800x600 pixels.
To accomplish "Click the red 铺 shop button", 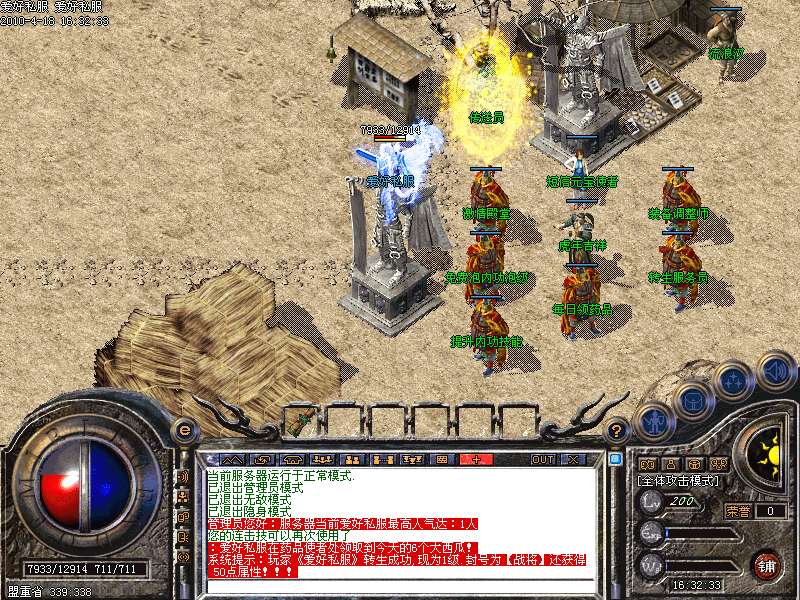I will (x=767, y=565).
